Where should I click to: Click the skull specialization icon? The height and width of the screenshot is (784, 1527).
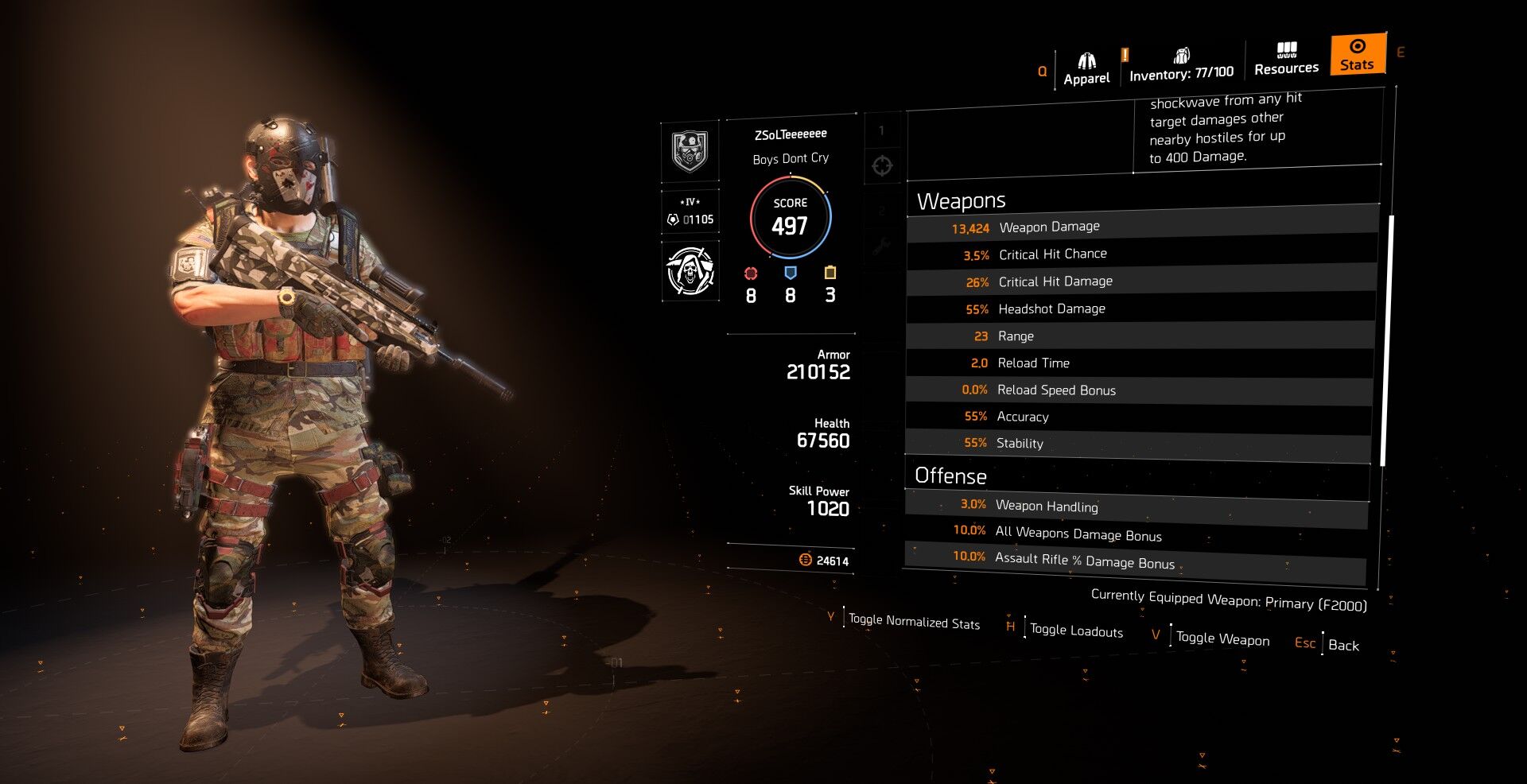click(690, 271)
